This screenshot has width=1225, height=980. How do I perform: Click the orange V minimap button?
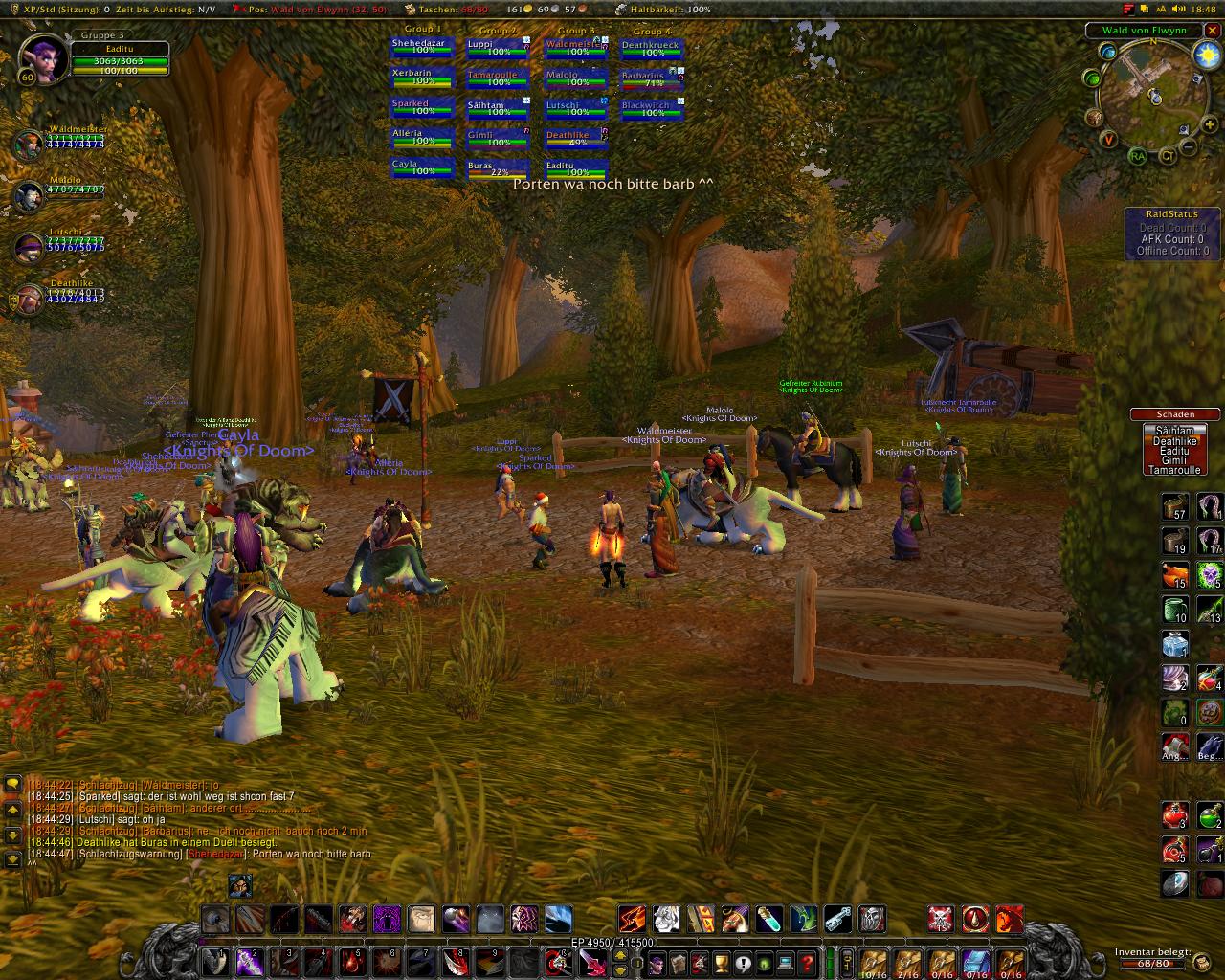(1108, 140)
